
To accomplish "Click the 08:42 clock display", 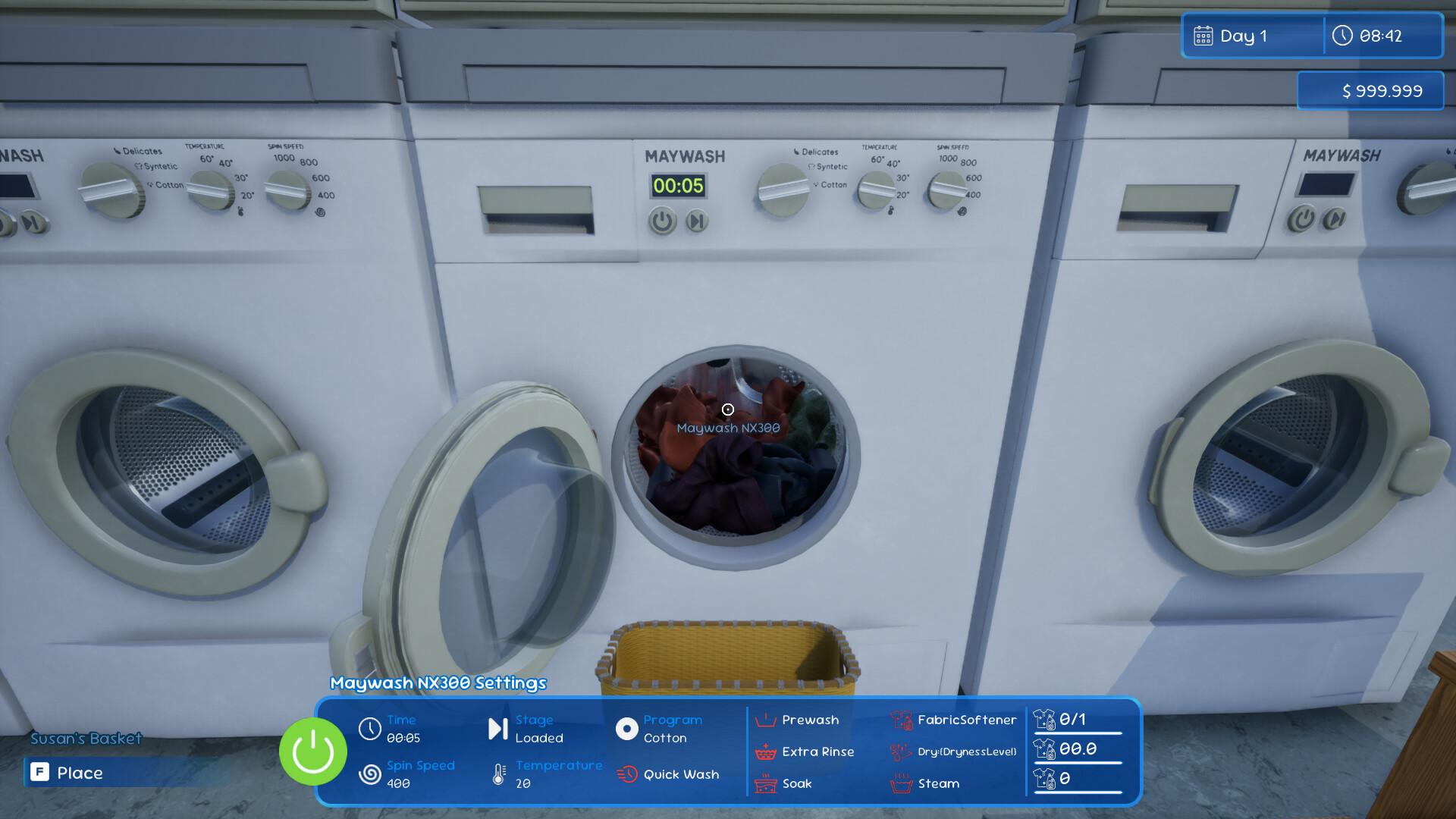I will point(1383,35).
